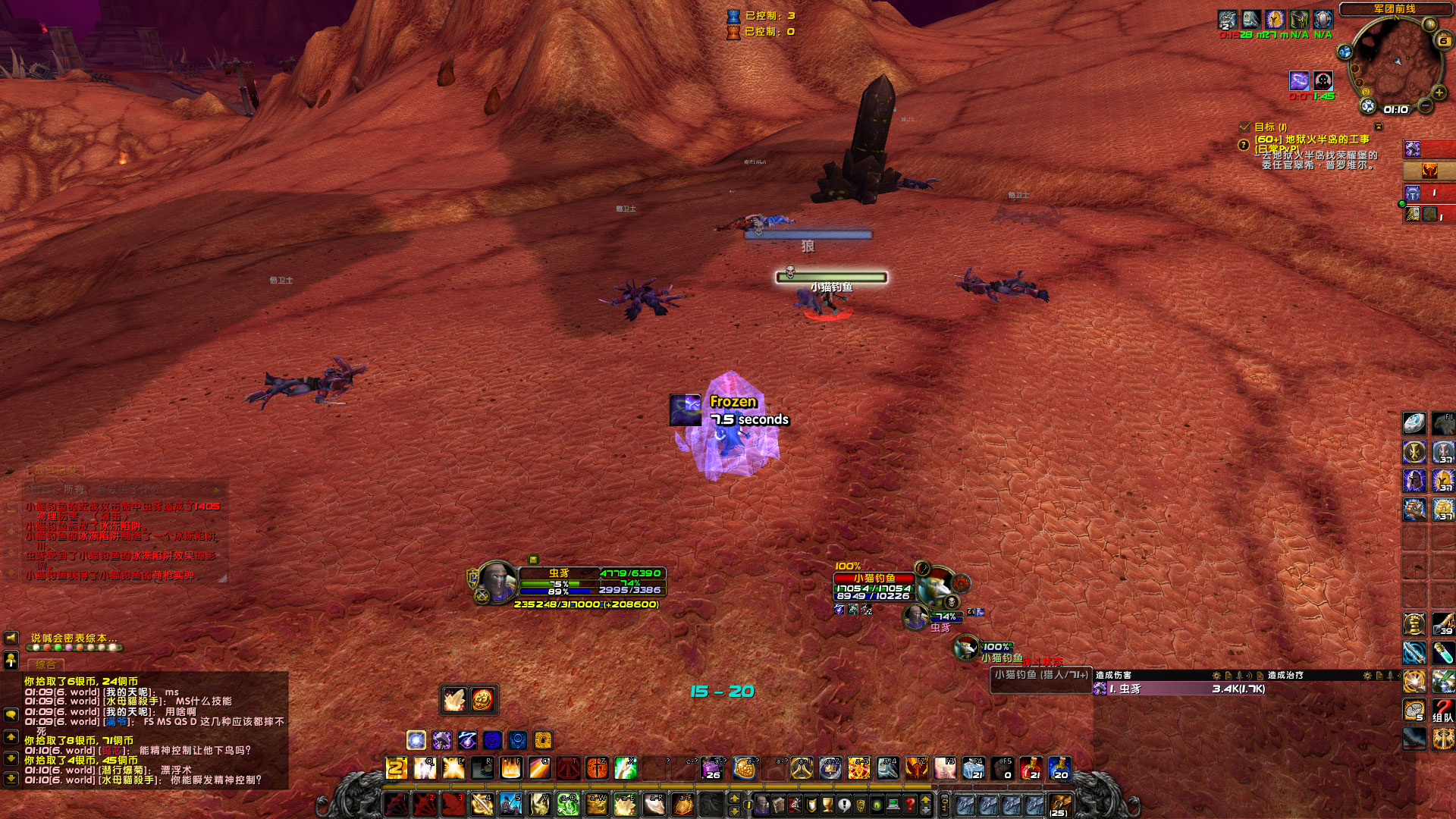The height and width of the screenshot is (819, 1456).
Task: Collapse the objectives tracker with its small arrow
Action: (x=1379, y=127)
